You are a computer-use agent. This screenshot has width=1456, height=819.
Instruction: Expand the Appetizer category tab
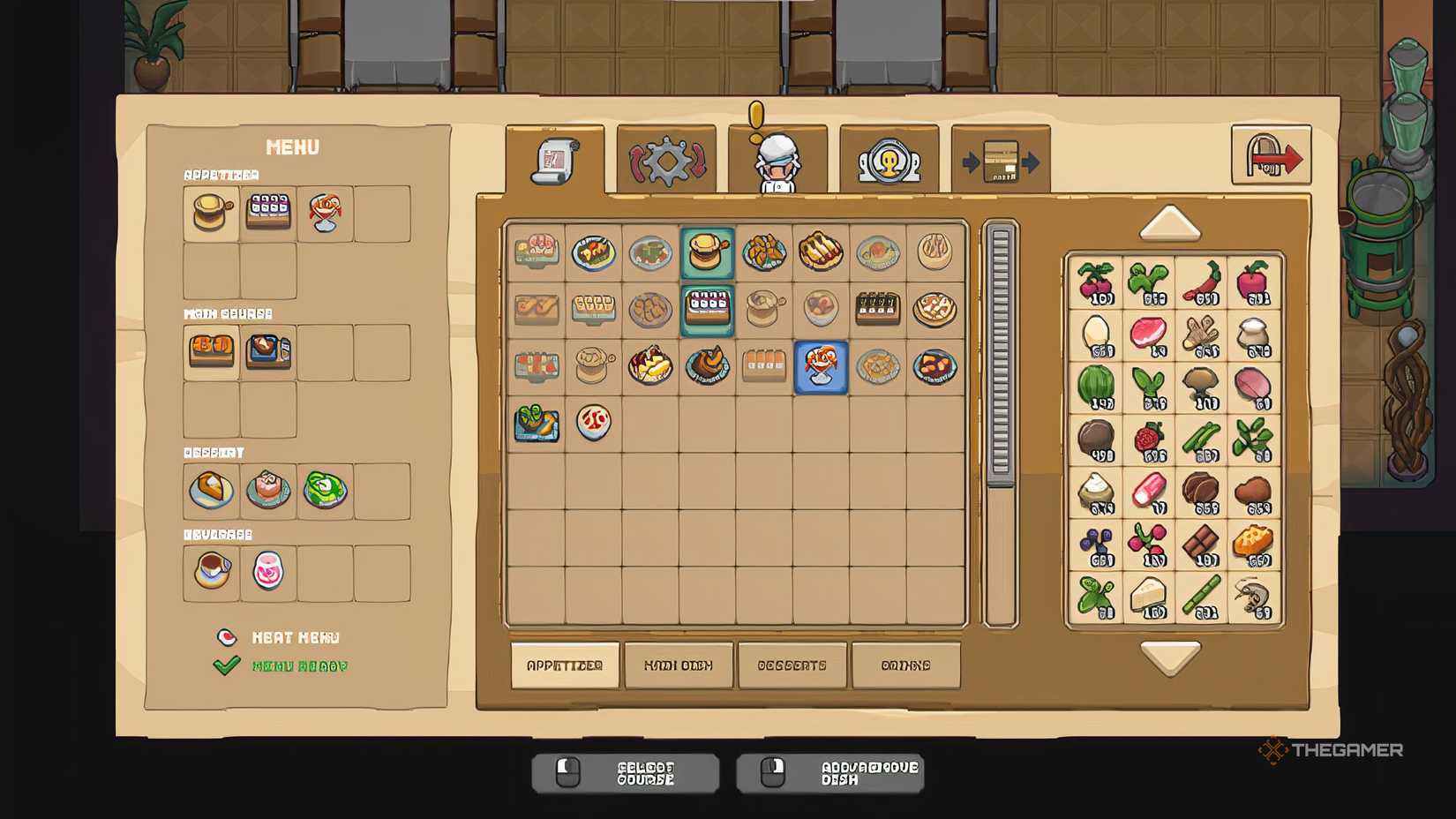click(x=565, y=665)
